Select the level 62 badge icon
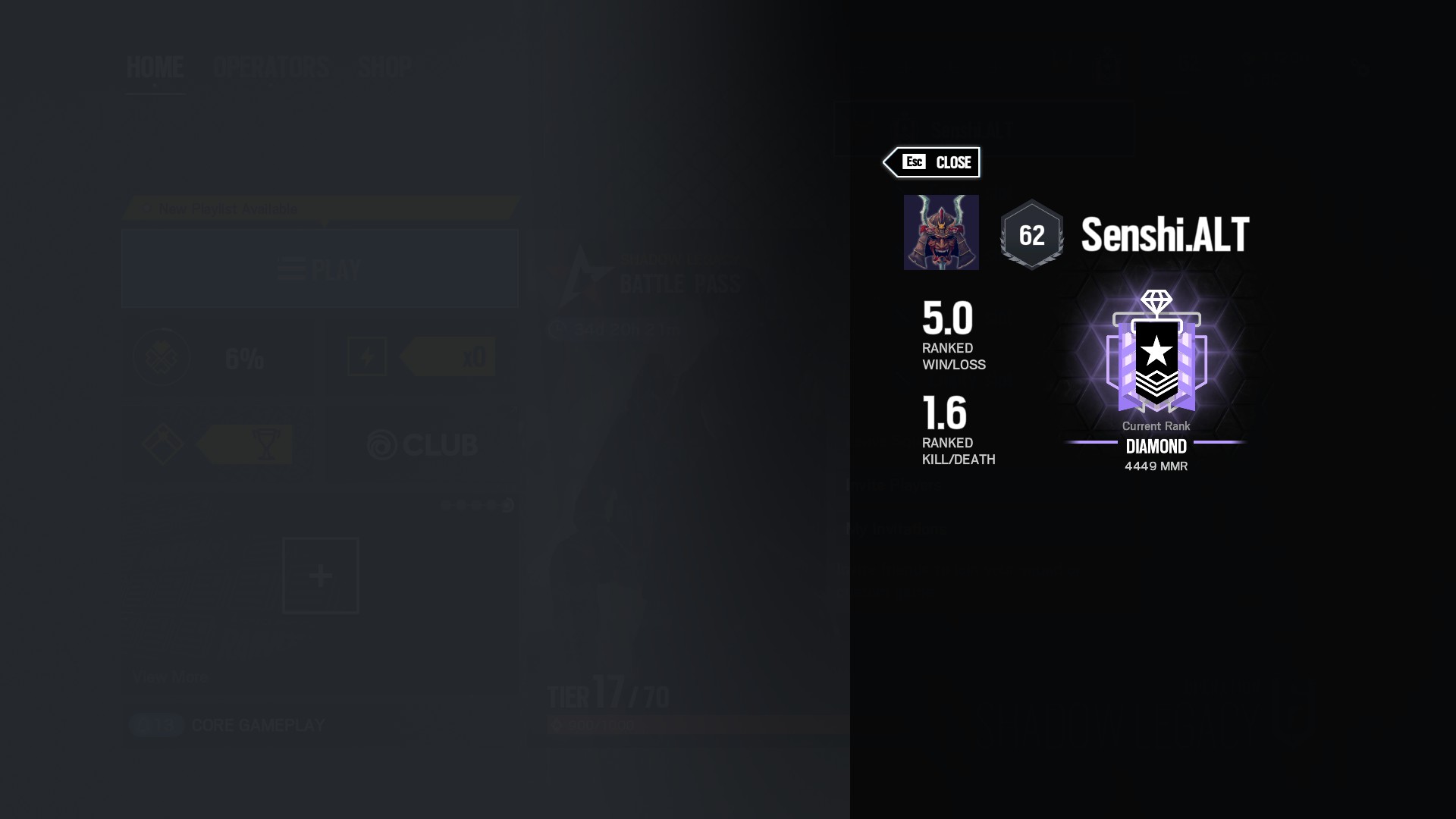This screenshot has width=1456, height=819. pyautogui.click(x=1031, y=235)
